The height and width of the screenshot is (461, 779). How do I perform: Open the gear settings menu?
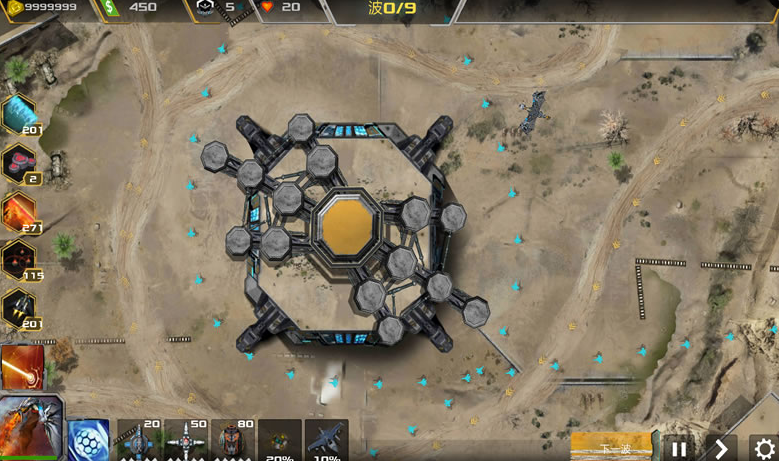[764, 449]
